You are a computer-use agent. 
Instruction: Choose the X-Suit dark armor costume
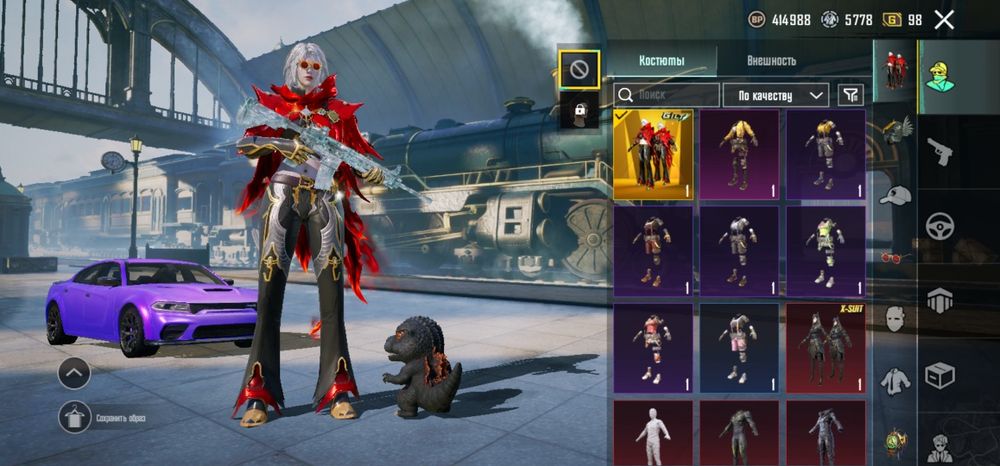(x=826, y=350)
